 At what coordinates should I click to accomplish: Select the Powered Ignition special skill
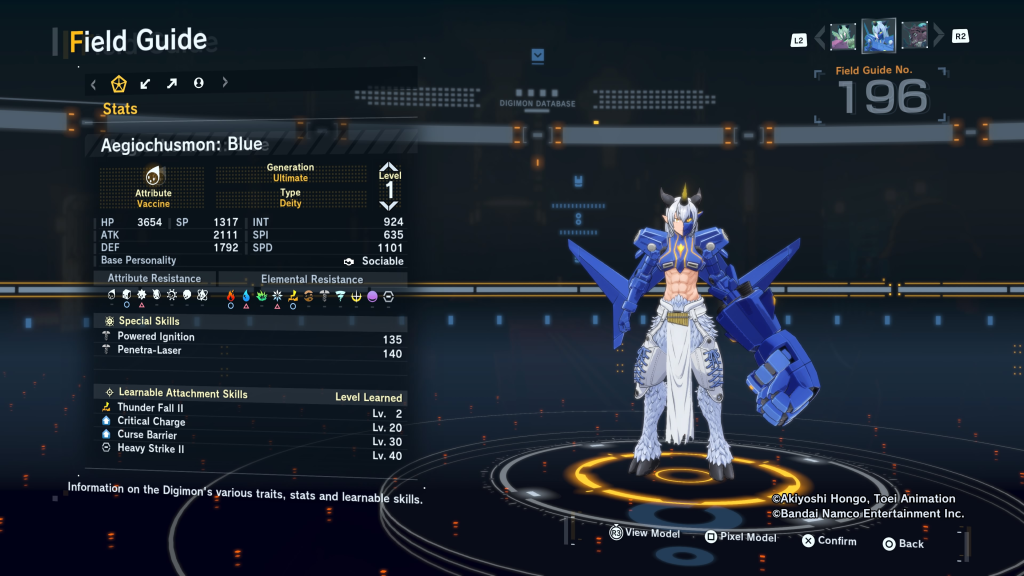[156, 337]
